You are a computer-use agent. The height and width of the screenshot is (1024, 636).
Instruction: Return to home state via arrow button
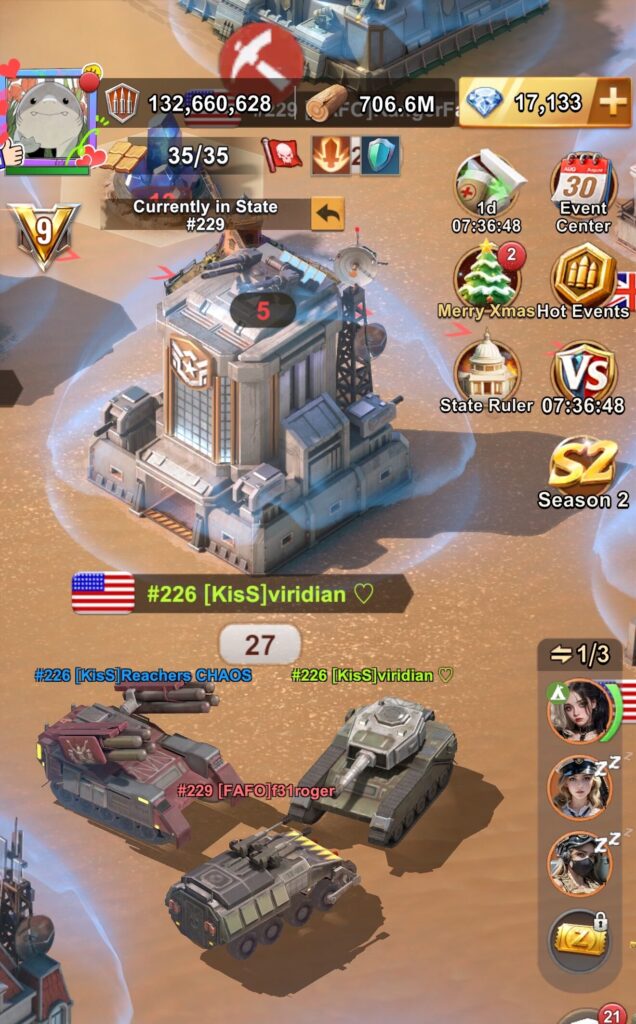[327, 213]
